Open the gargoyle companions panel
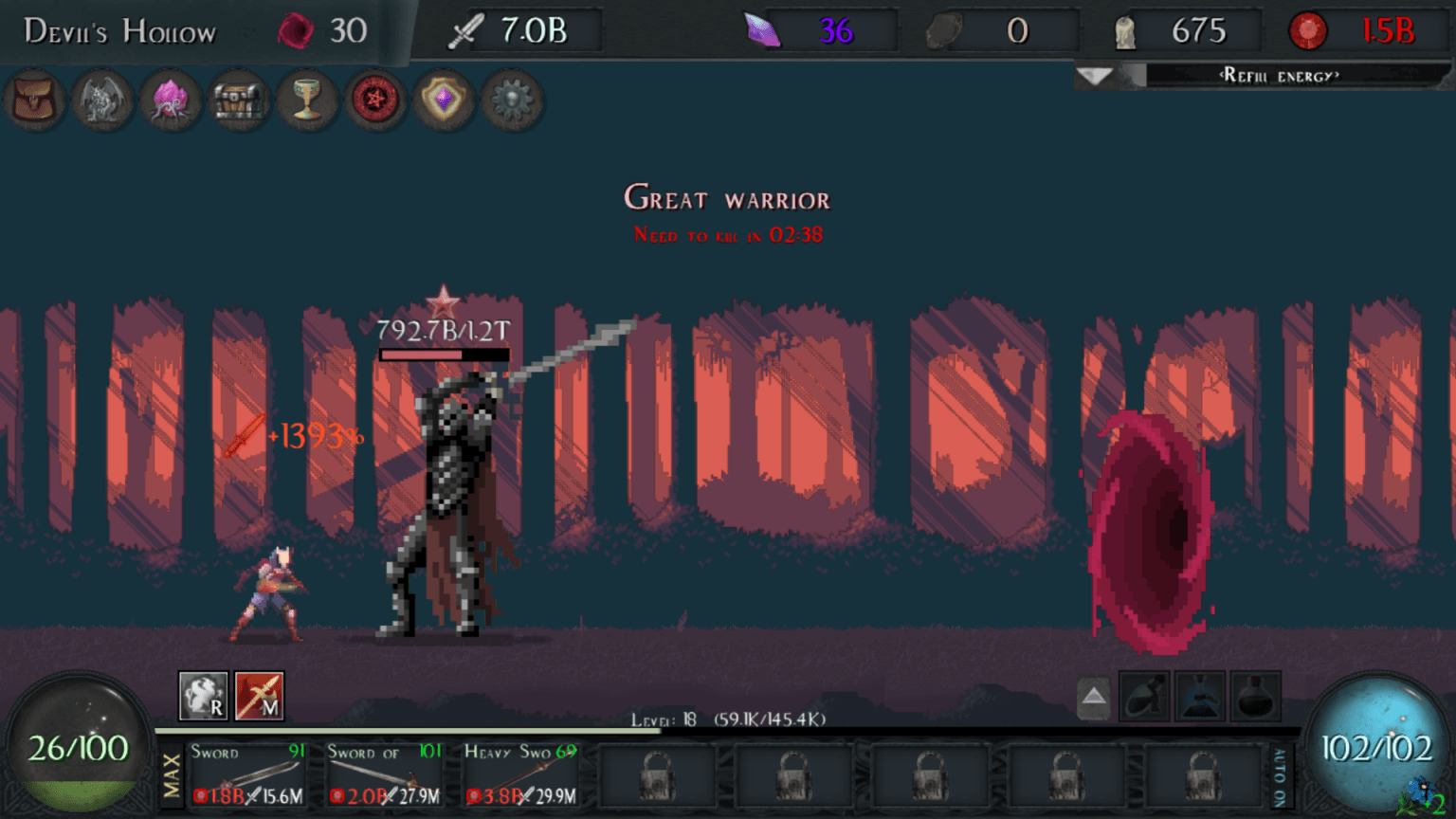The height and width of the screenshot is (819, 1456). 102,101
